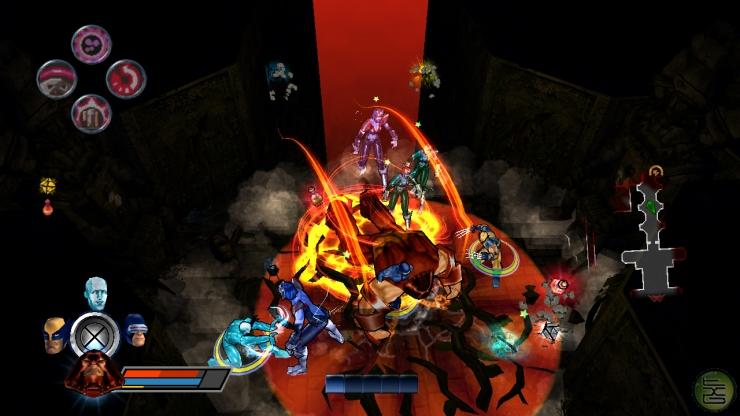
Task: Select the Iceman character portrait
Action: [x=96, y=295]
